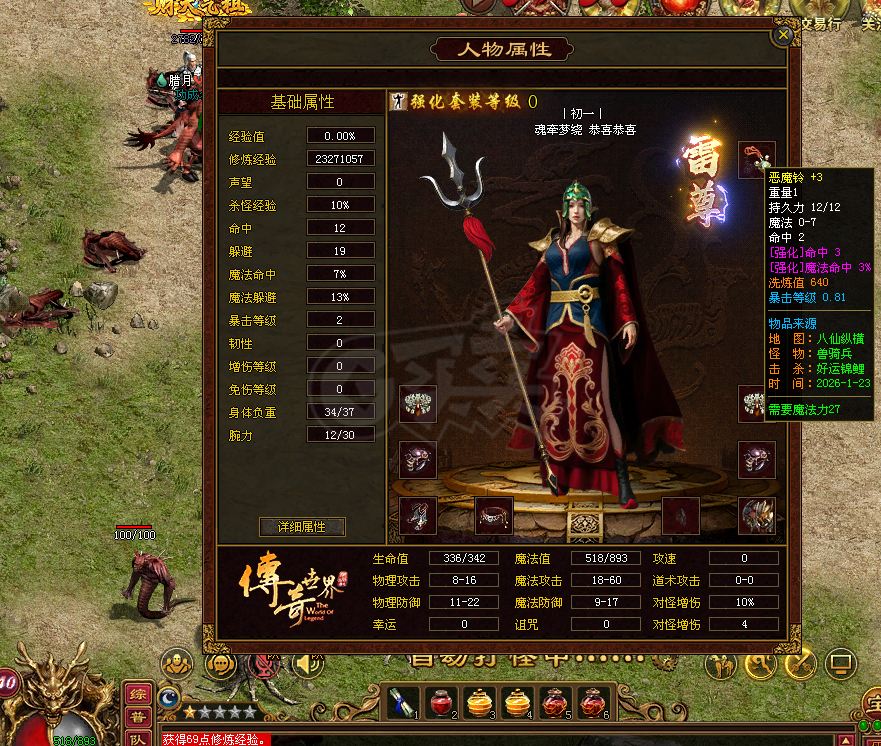Open the 详细属性 detailed stats button

click(302, 527)
